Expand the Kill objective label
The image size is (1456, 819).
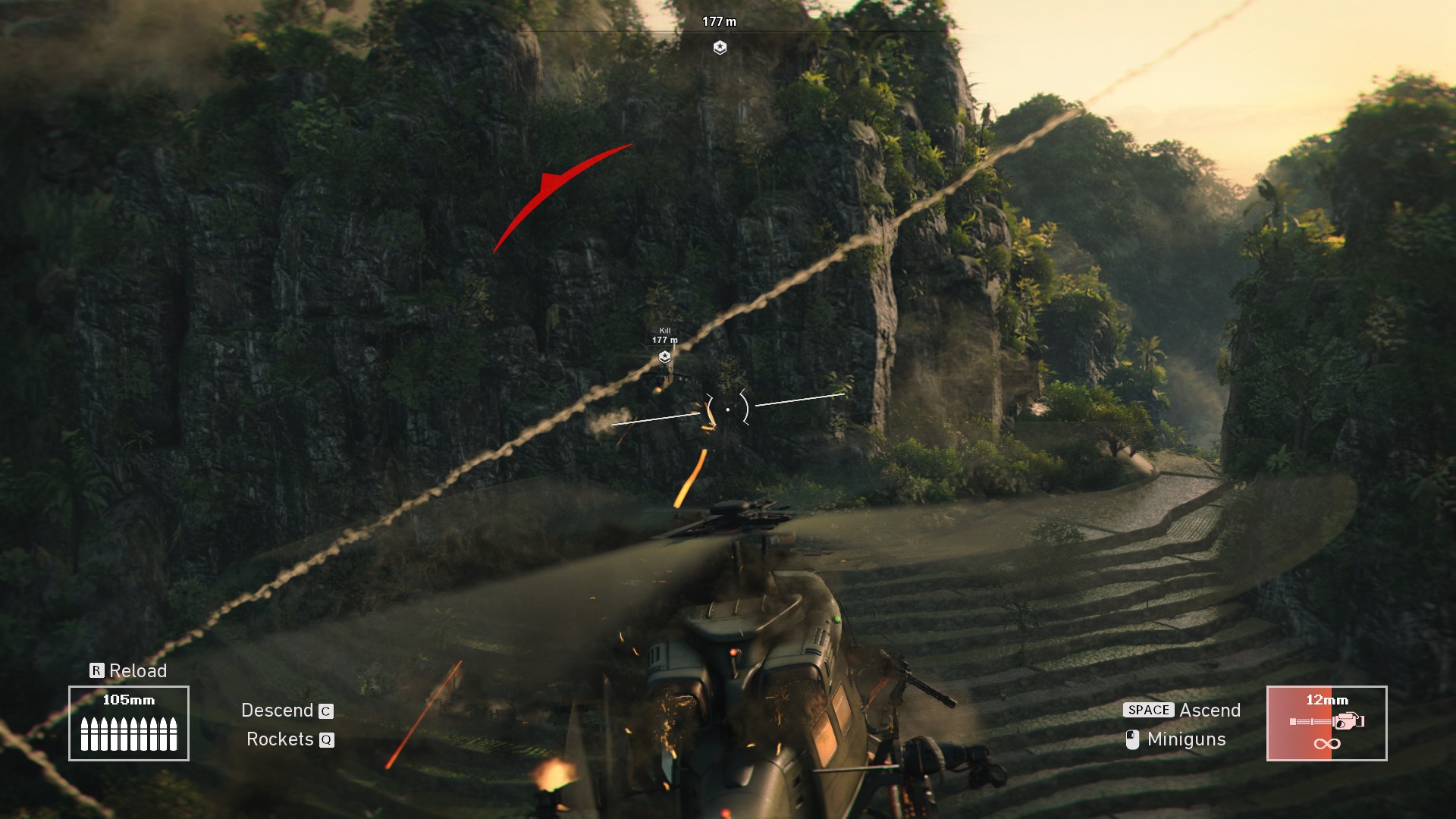[664, 331]
